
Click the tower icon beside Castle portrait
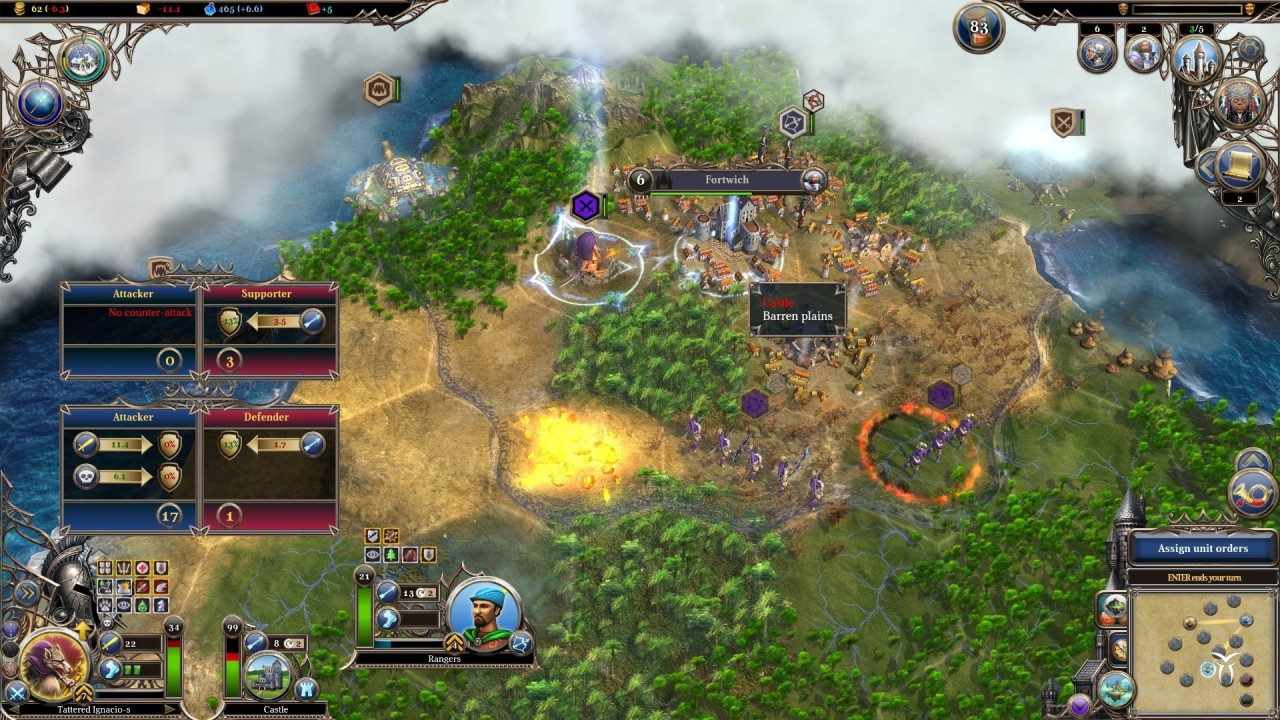pyautogui.click(x=306, y=689)
